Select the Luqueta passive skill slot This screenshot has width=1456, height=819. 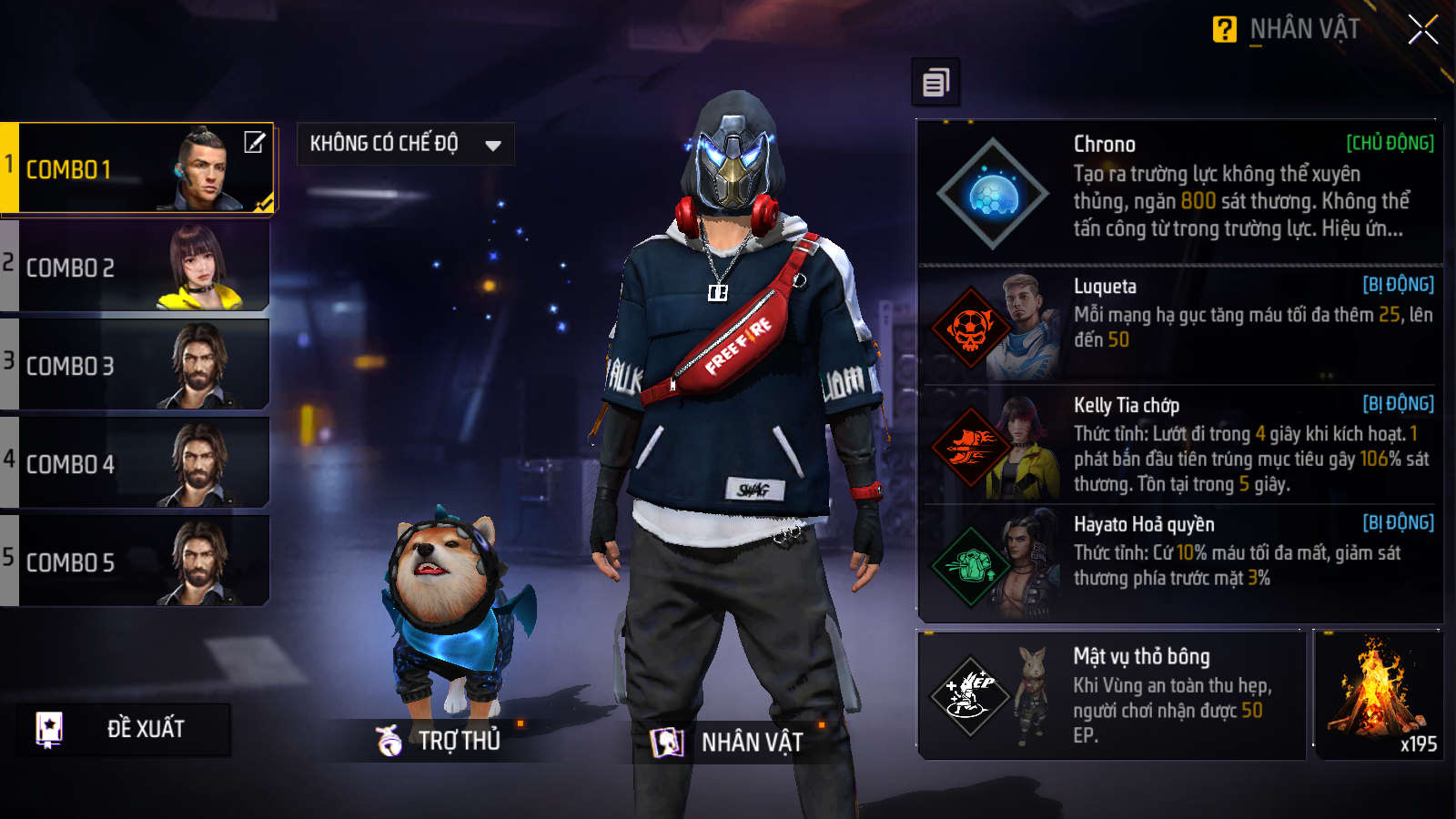[1179, 324]
